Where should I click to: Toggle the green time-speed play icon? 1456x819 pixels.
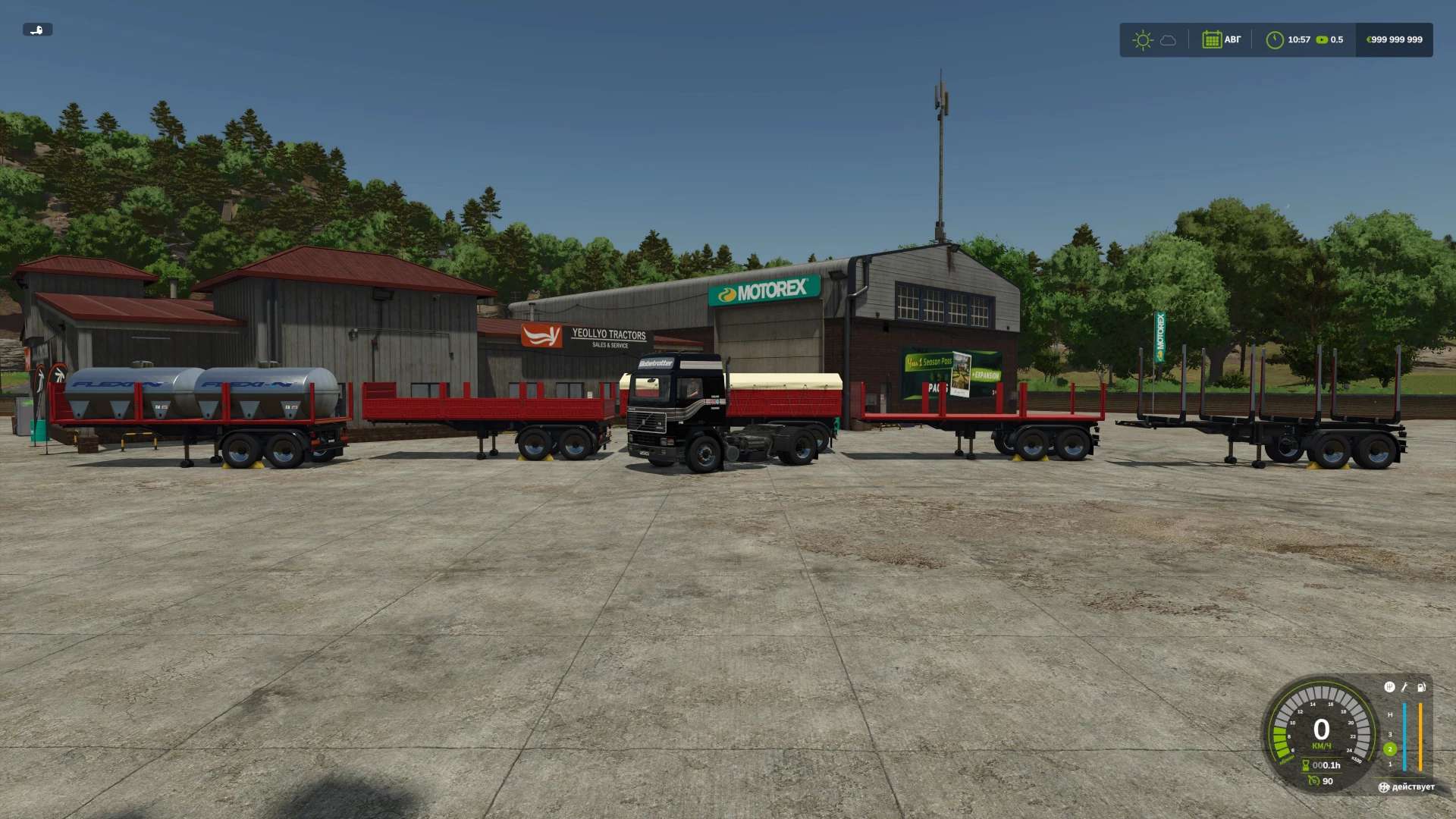pos(1322,40)
